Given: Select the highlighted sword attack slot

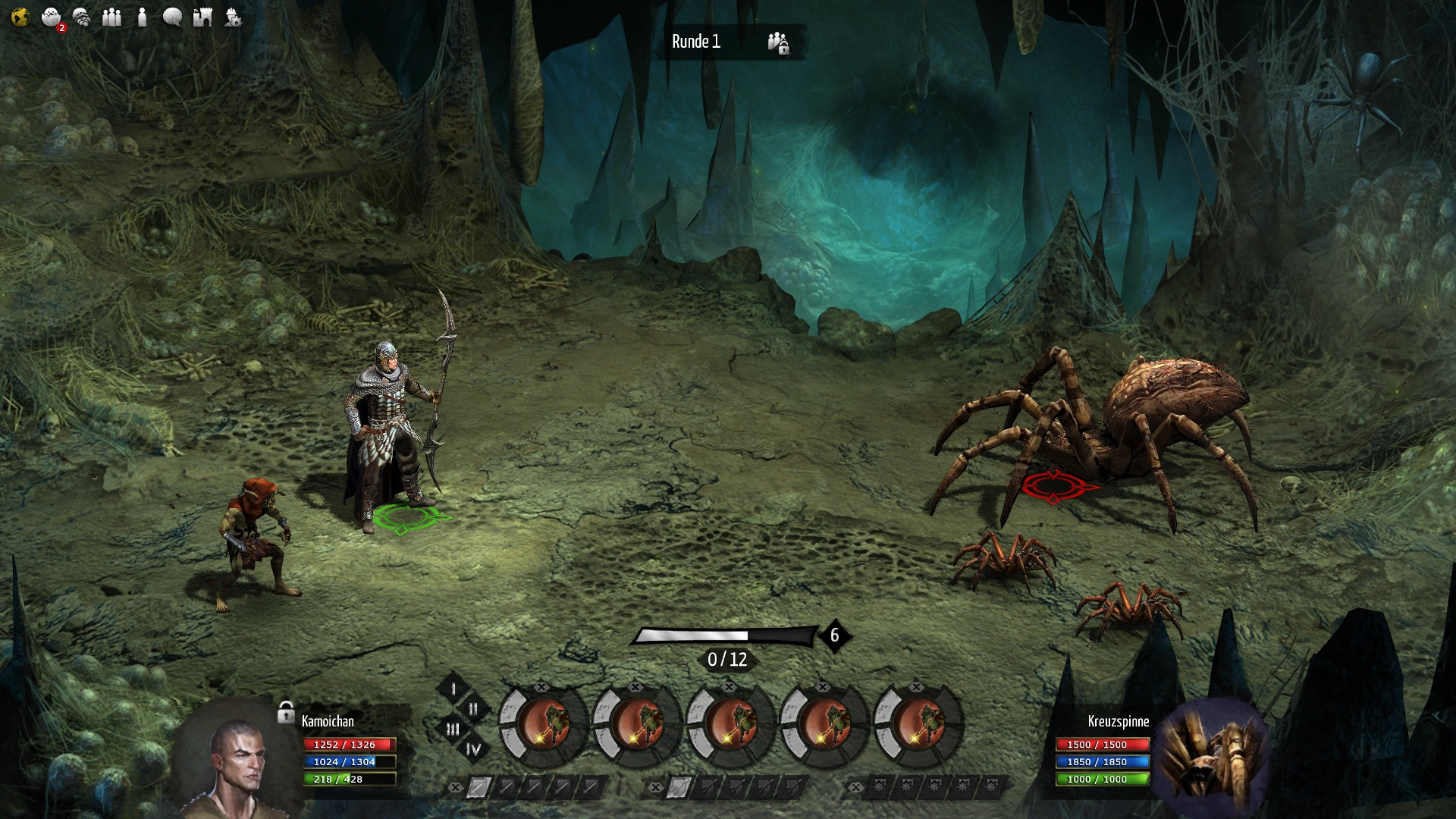Looking at the screenshot, I should (478, 788).
